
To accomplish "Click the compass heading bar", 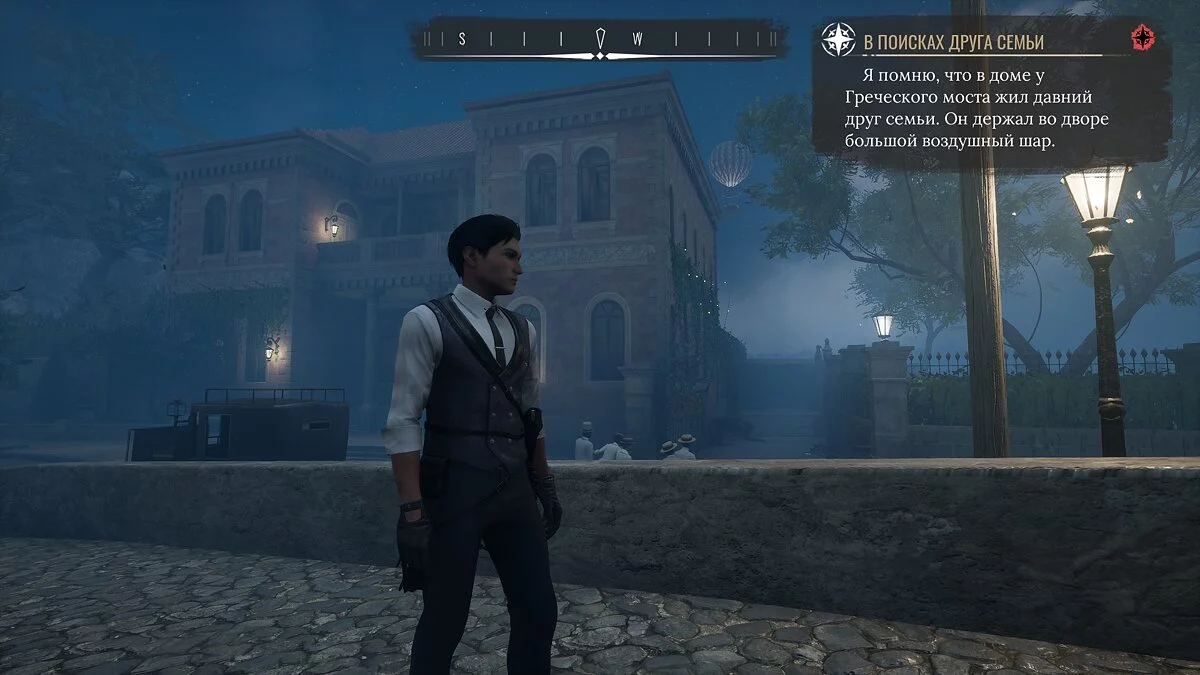I will (598, 39).
